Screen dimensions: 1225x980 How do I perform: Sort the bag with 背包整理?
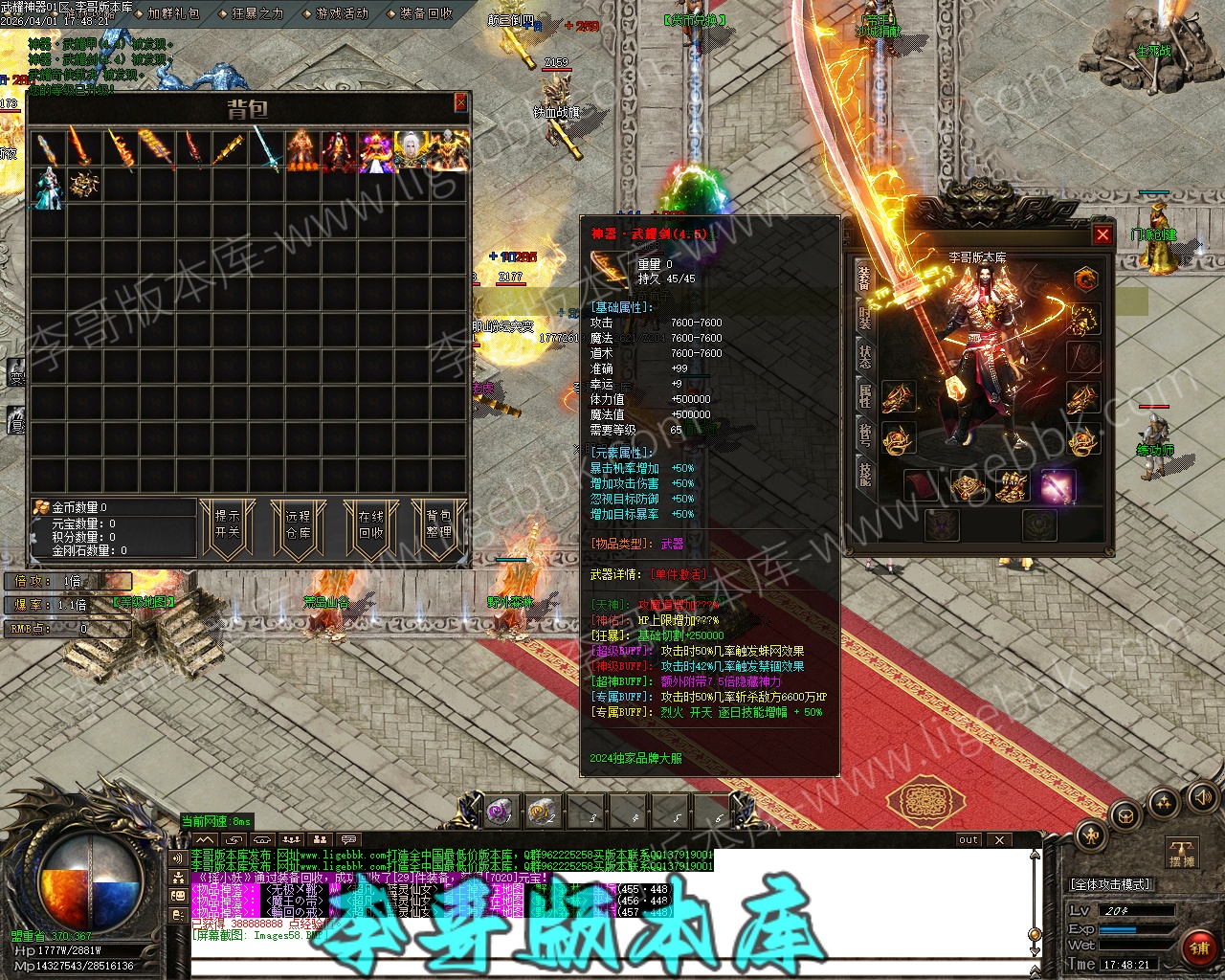coord(438,524)
